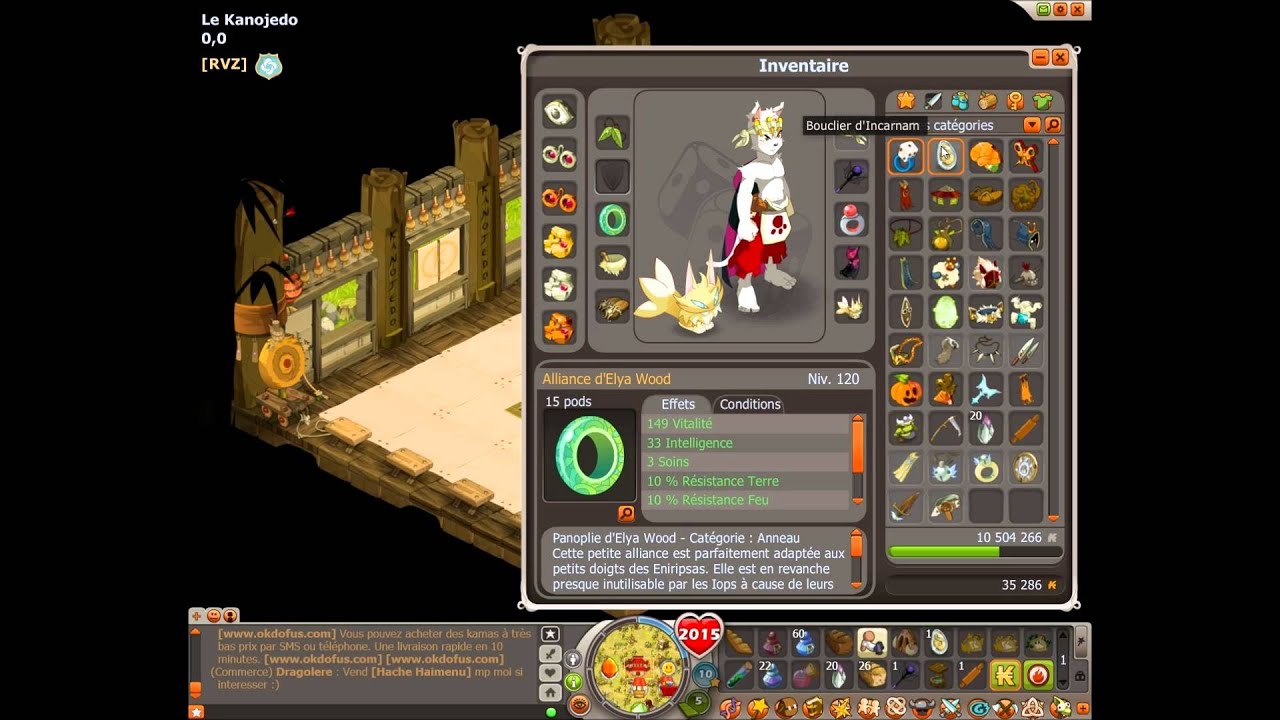Switch to the Conditions tab
This screenshot has width=1280, height=720.
(x=750, y=404)
